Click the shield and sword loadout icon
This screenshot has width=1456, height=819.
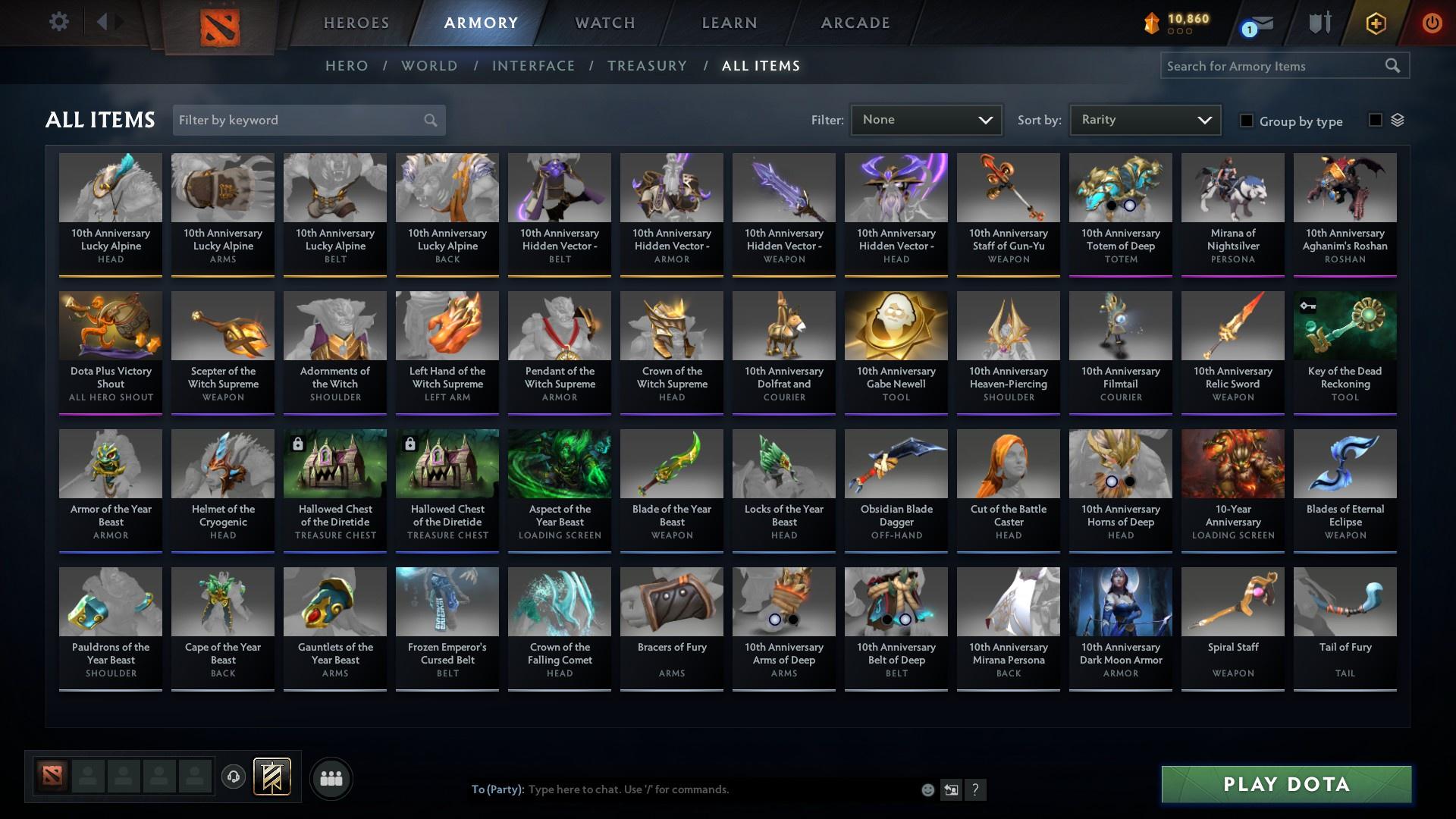point(1318,23)
